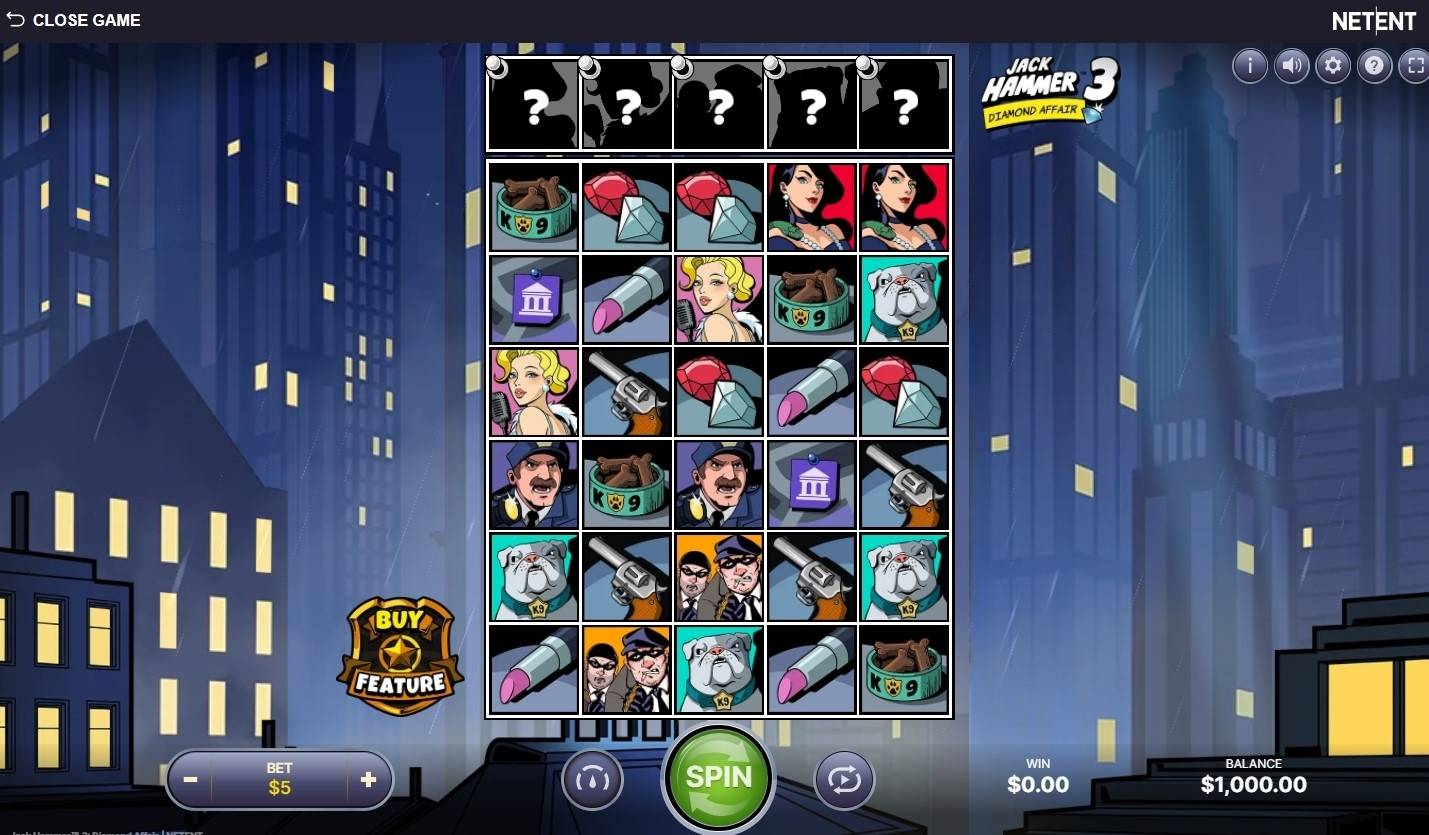1429x835 pixels.
Task: Open settings via the gear icon
Action: (1333, 66)
